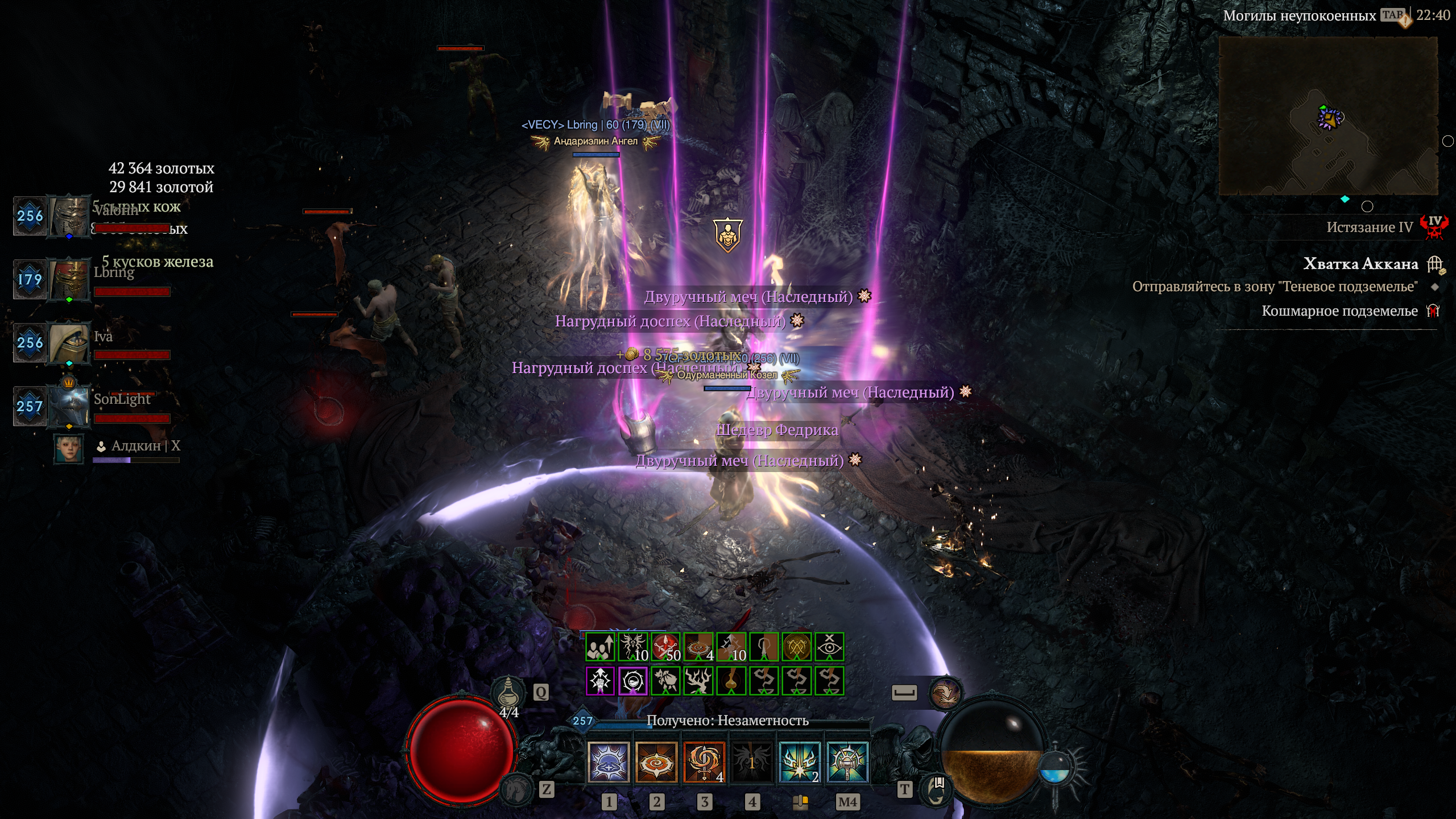This screenshot has width=1456, height=819.
Task: Trigger the darkened winged skill on cooldown
Action: [752, 762]
